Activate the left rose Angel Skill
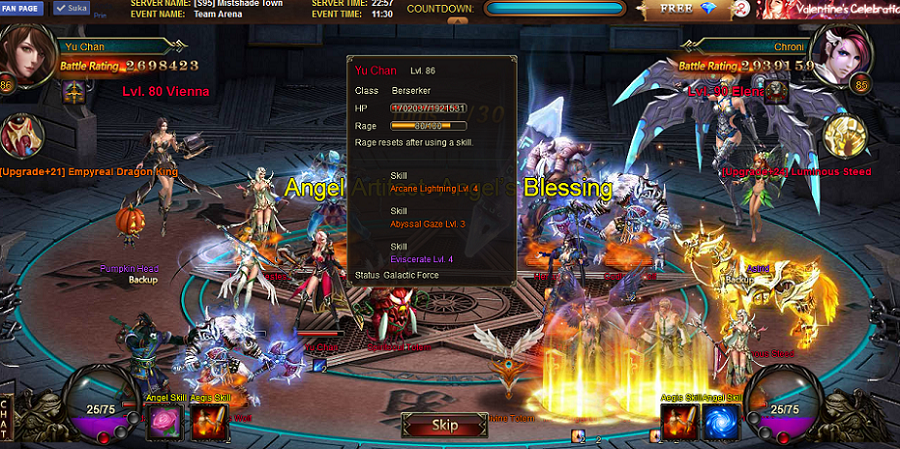This screenshot has width=900, height=449. (161, 422)
